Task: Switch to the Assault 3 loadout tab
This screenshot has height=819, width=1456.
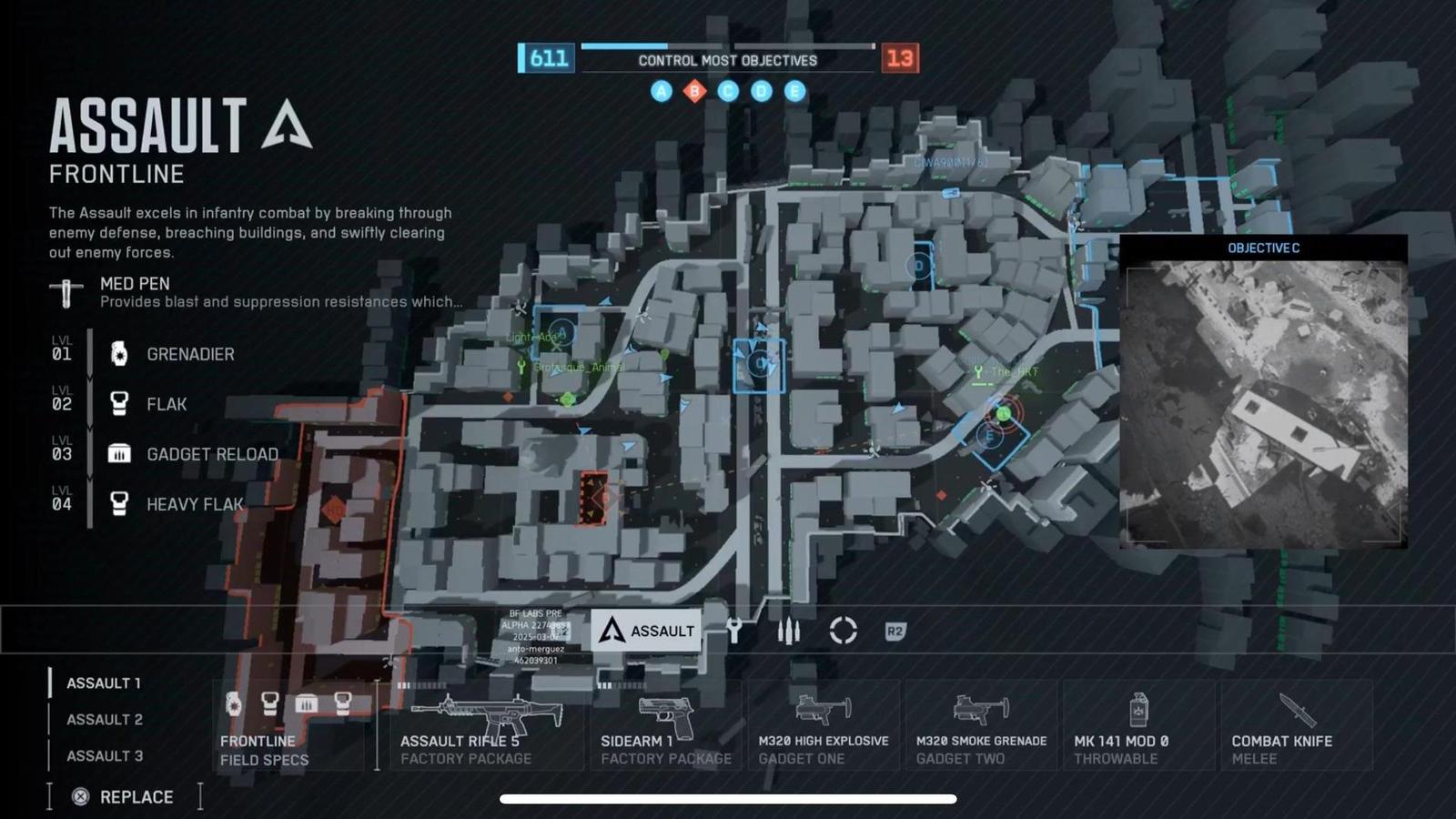Action: (x=103, y=755)
